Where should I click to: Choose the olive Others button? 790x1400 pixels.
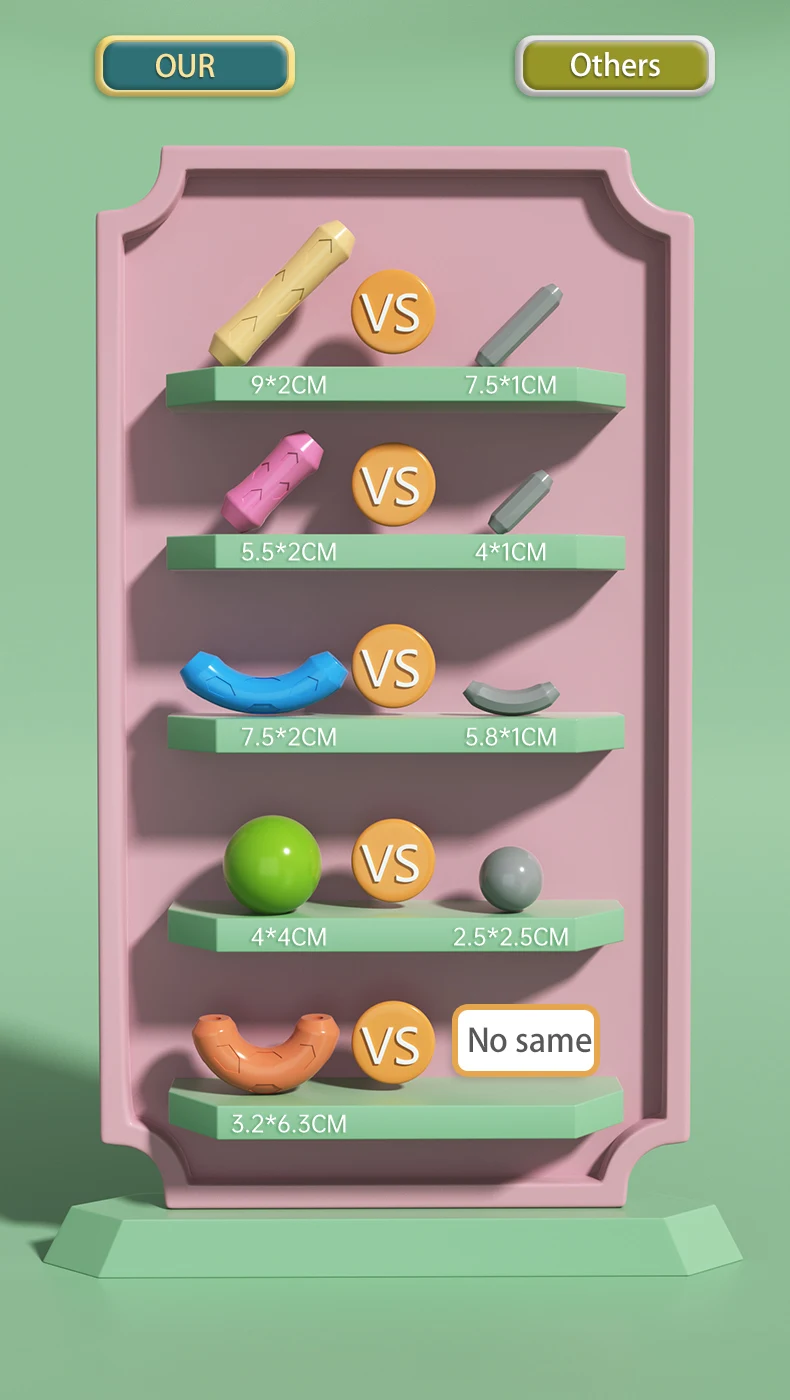[615, 66]
